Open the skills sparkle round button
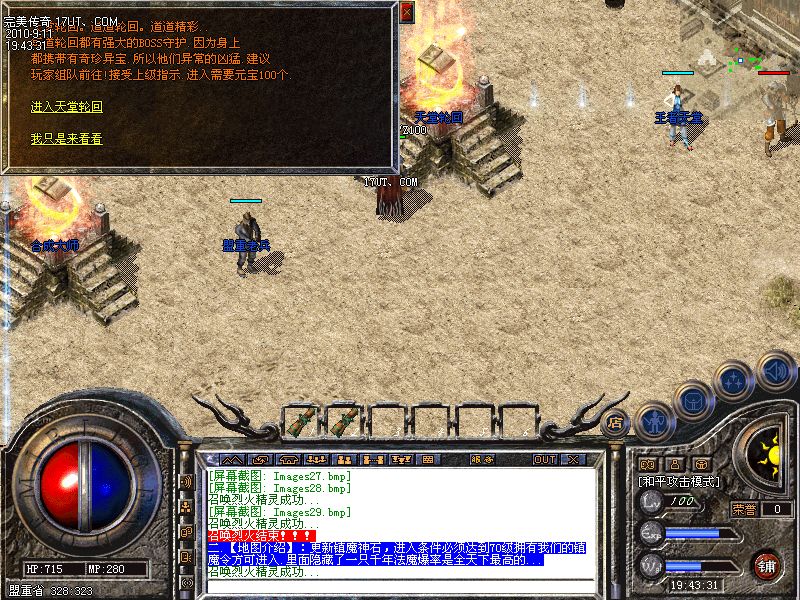 735,381
